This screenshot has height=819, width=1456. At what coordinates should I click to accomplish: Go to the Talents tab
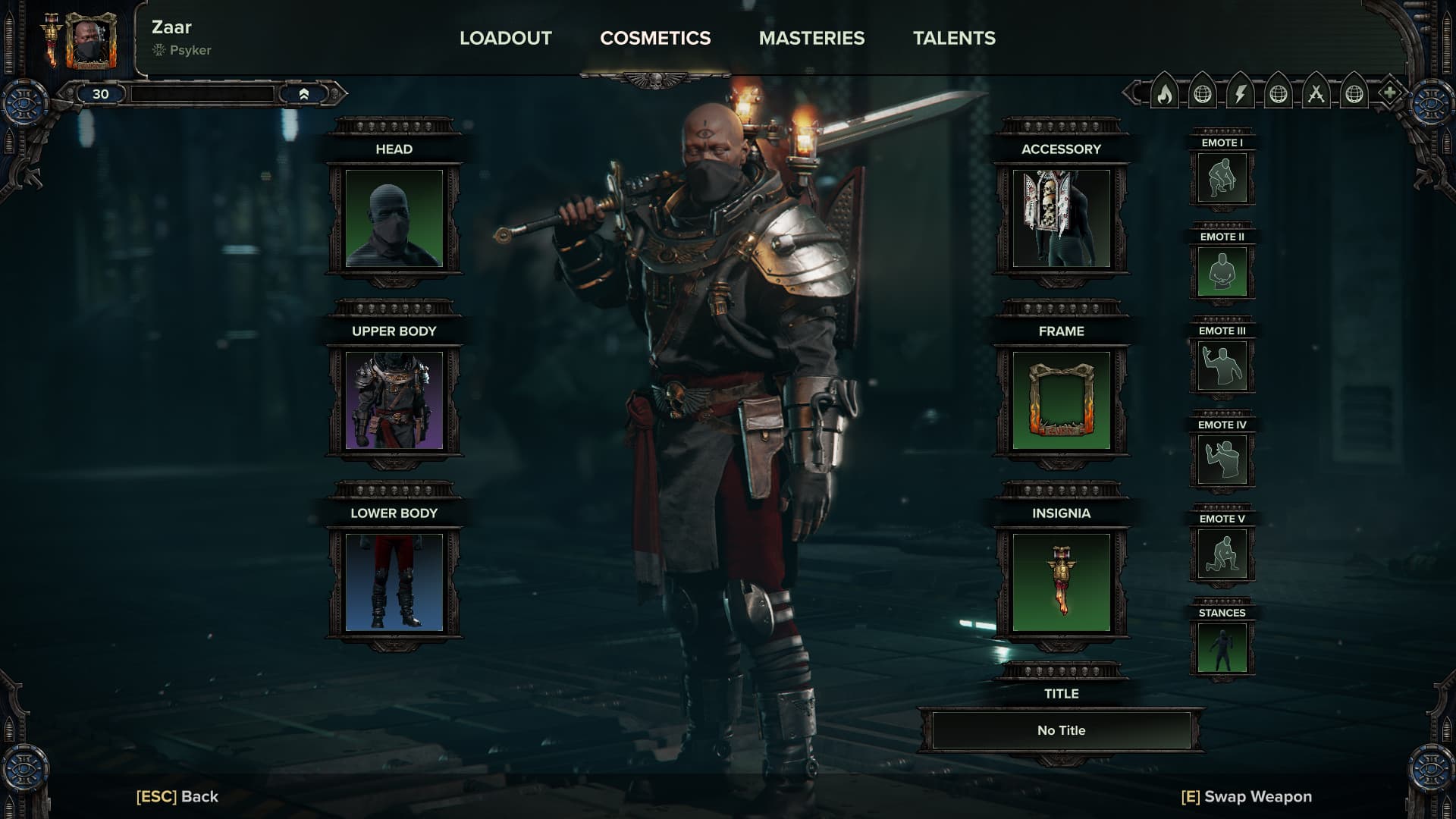(954, 38)
